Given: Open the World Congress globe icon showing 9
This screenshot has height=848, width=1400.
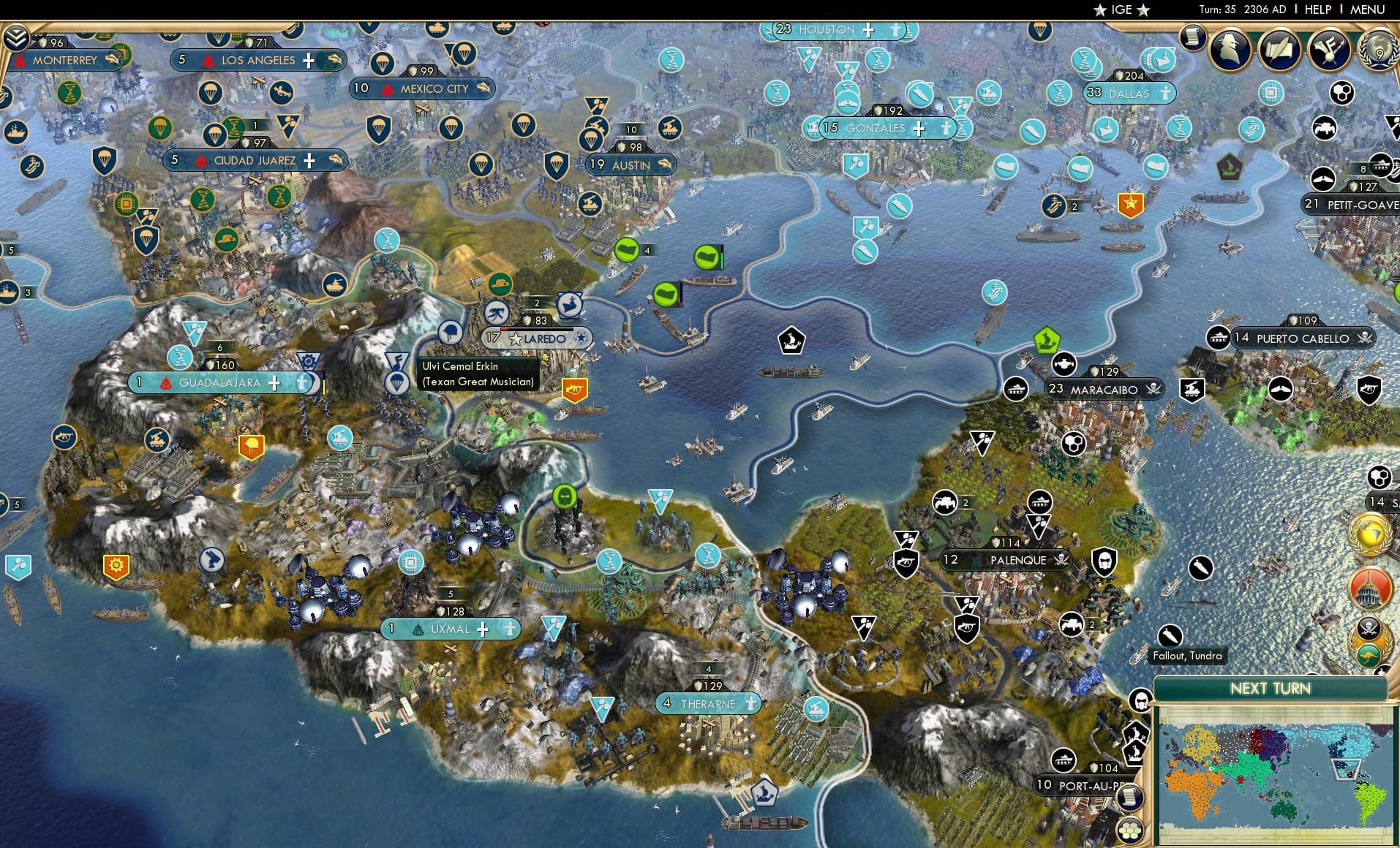Looking at the screenshot, I should (1380, 53).
